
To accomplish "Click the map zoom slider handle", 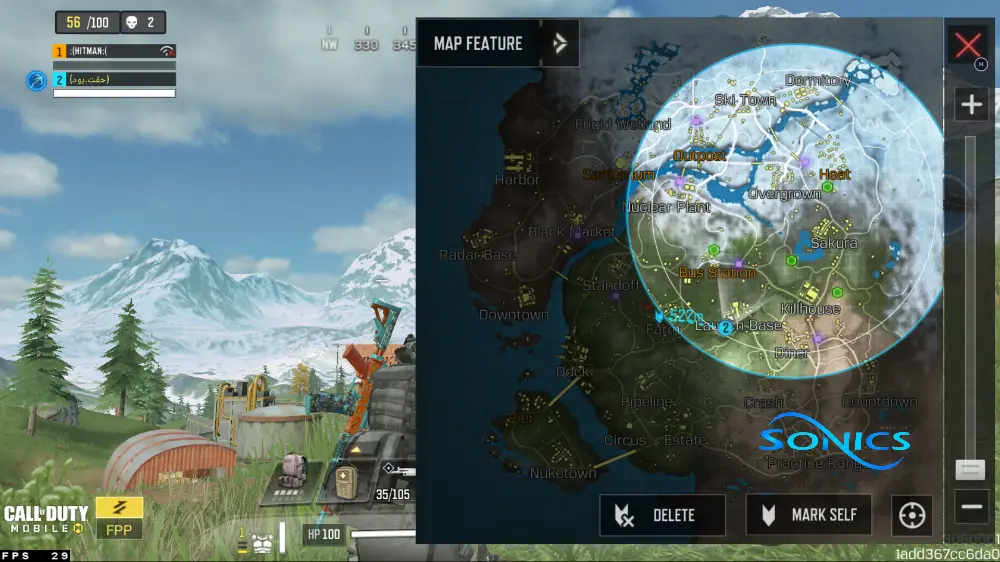I will click(x=969, y=469).
